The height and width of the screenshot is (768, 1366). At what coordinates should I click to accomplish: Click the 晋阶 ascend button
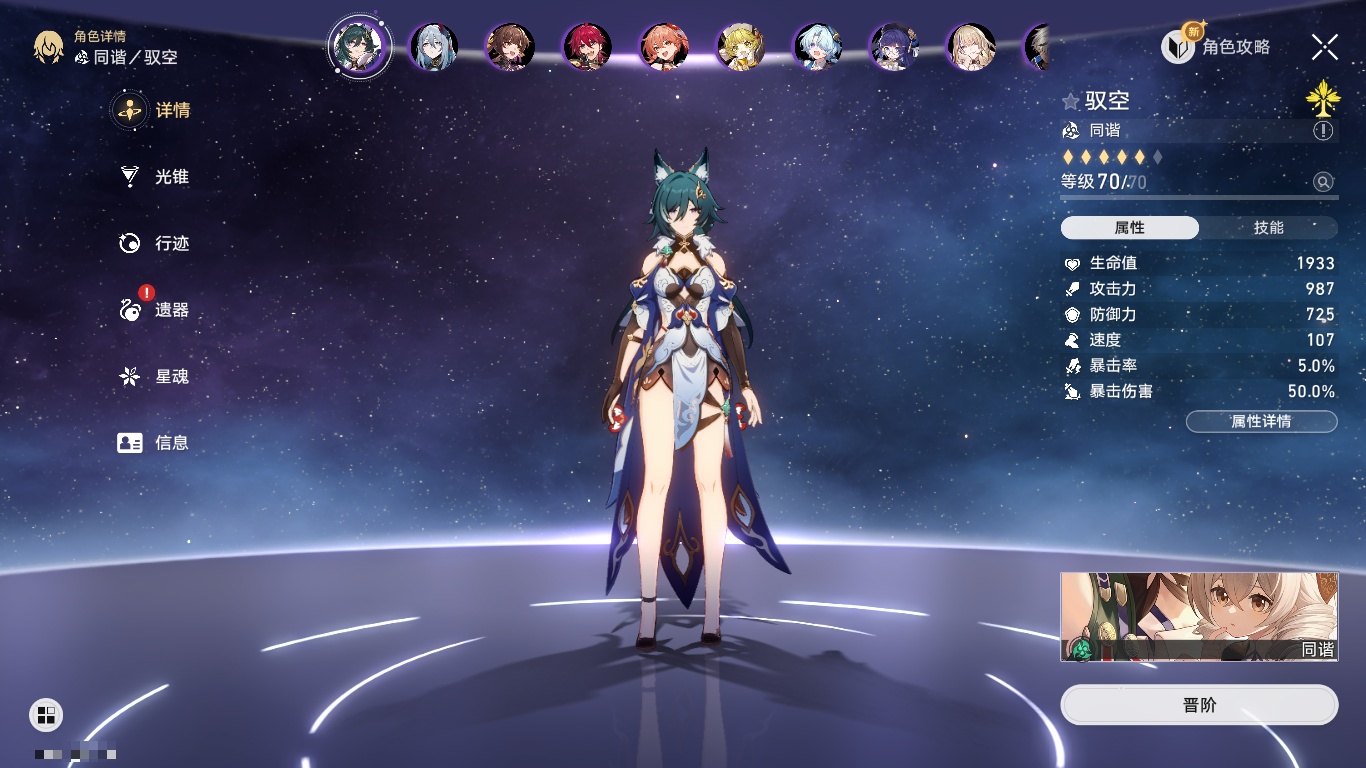point(1199,705)
